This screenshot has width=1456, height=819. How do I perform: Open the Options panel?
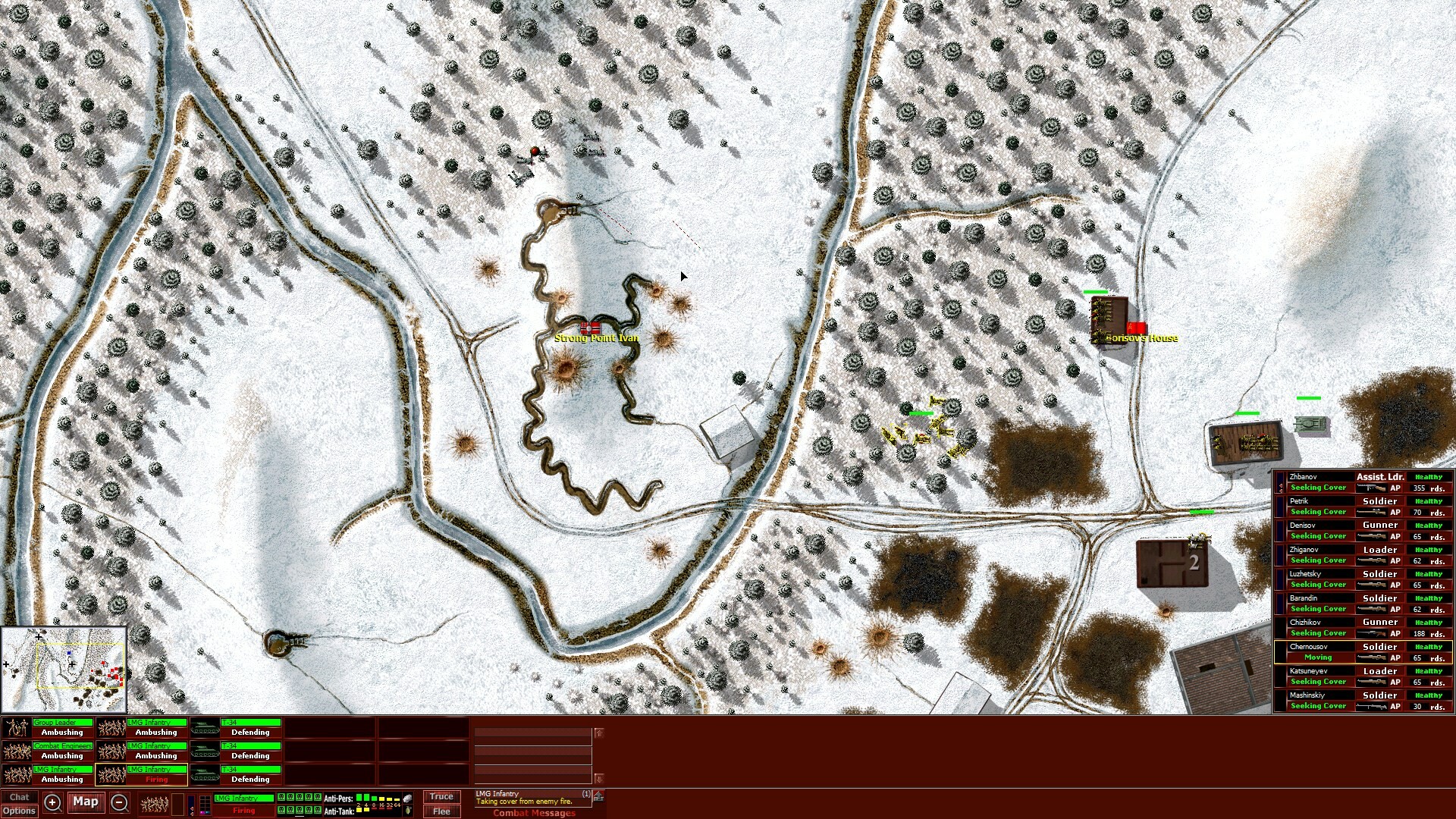point(20,811)
